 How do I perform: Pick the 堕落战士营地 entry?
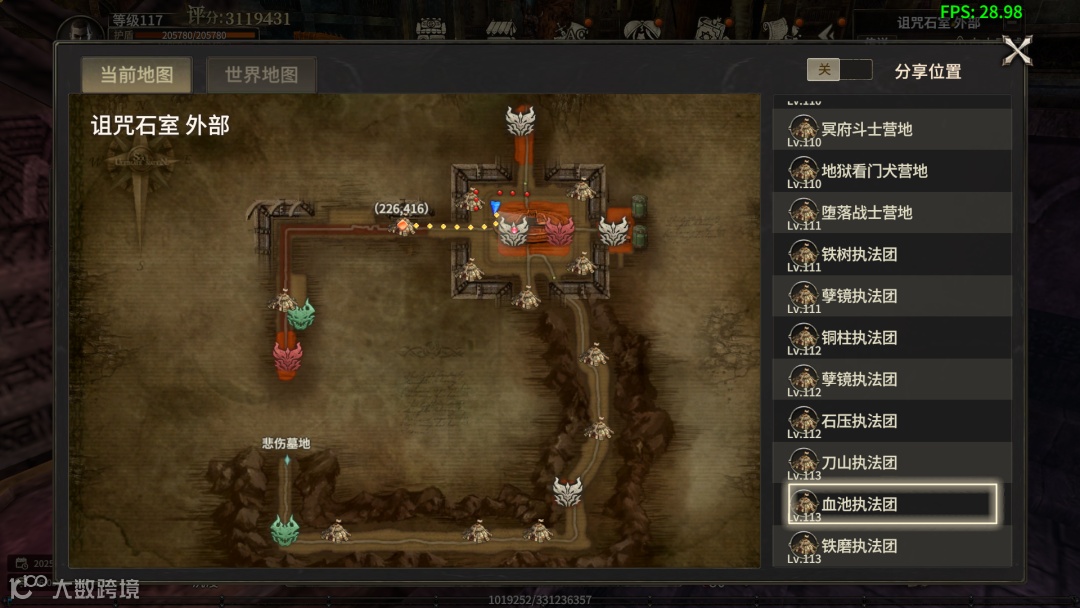[x=891, y=213]
